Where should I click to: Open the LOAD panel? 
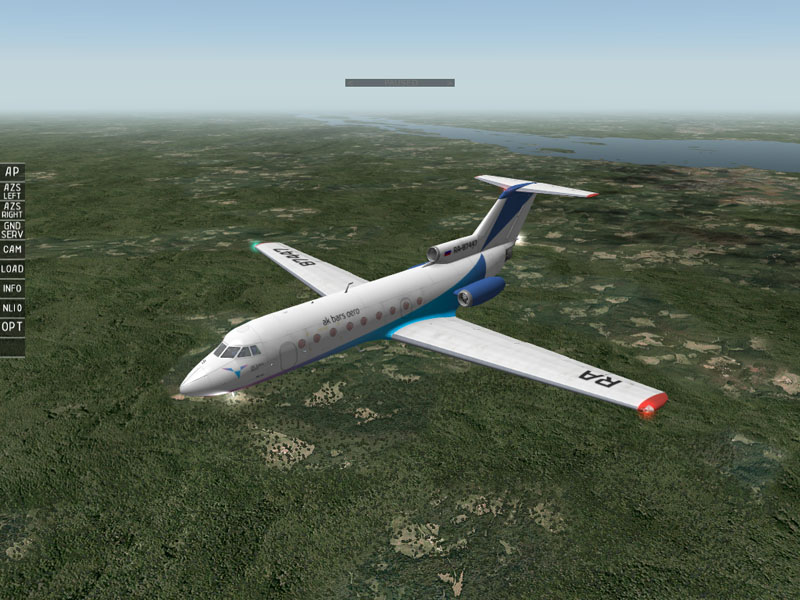pyautogui.click(x=12, y=269)
